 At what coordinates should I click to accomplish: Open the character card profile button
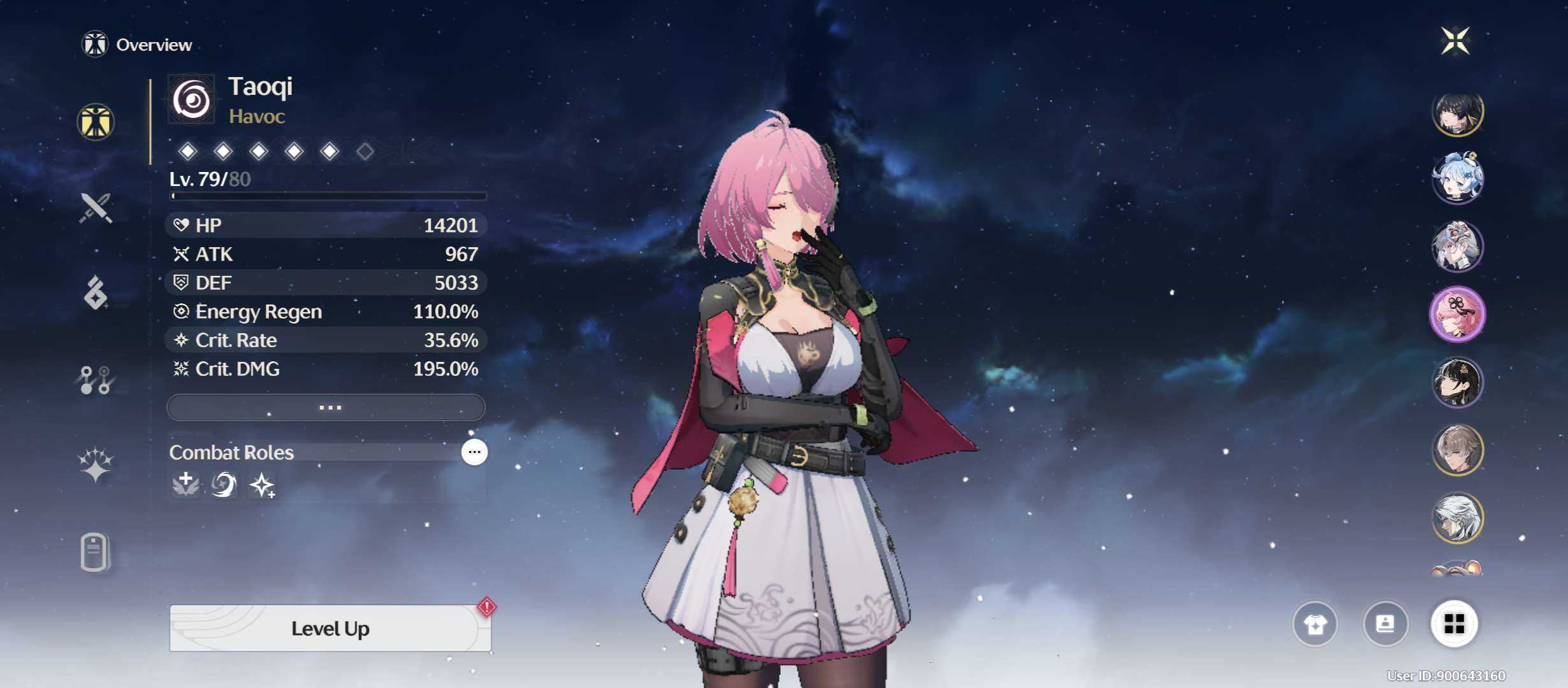[1385, 624]
